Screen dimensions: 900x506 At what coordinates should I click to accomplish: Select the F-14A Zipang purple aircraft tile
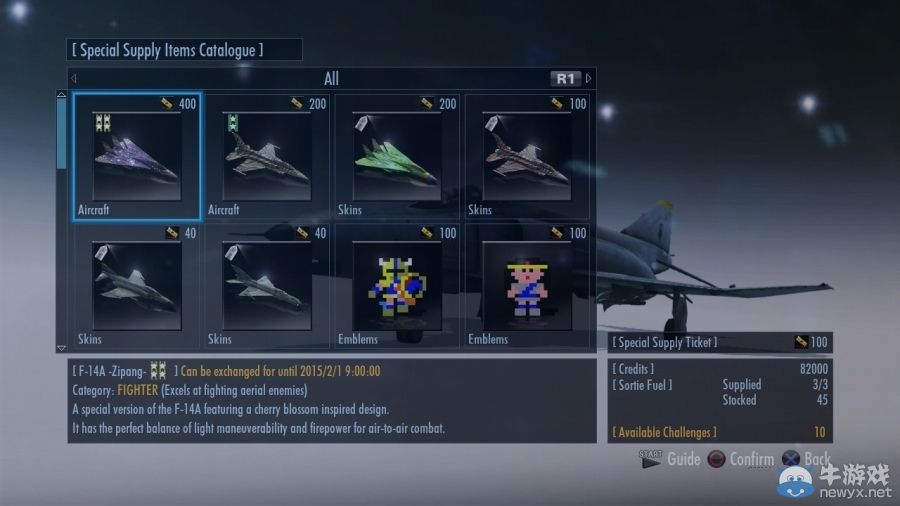[x=137, y=156]
